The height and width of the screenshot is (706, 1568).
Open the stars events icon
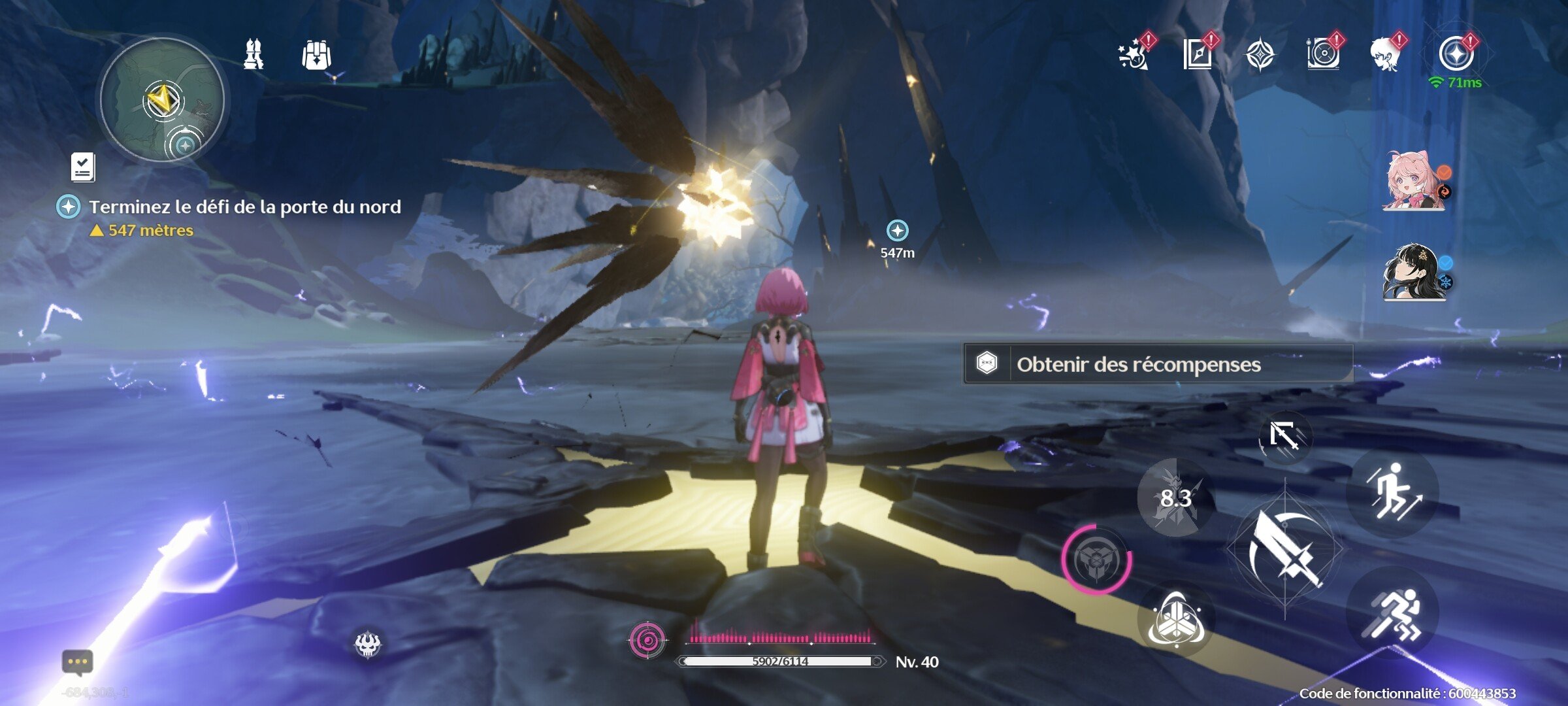tap(1135, 54)
